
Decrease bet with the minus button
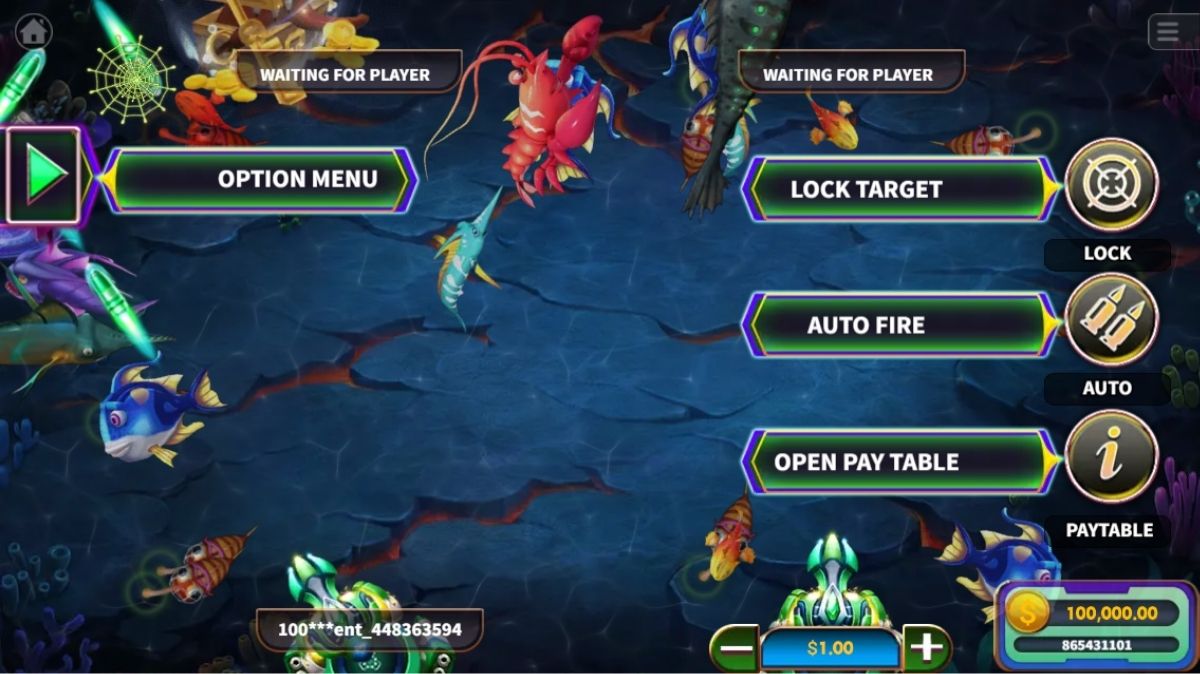coord(736,648)
